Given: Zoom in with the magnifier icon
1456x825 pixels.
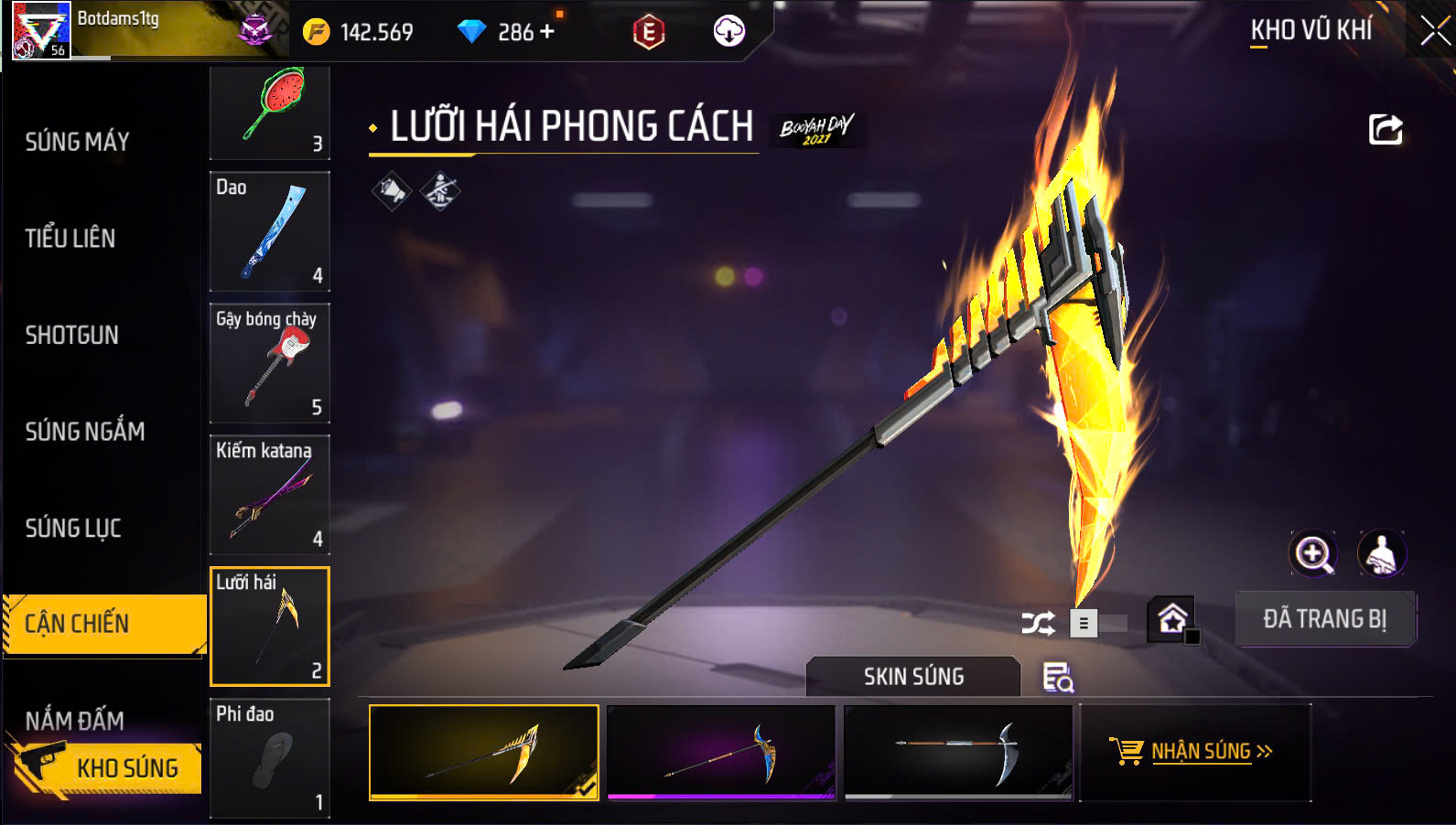Looking at the screenshot, I should pyautogui.click(x=1313, y=553).
